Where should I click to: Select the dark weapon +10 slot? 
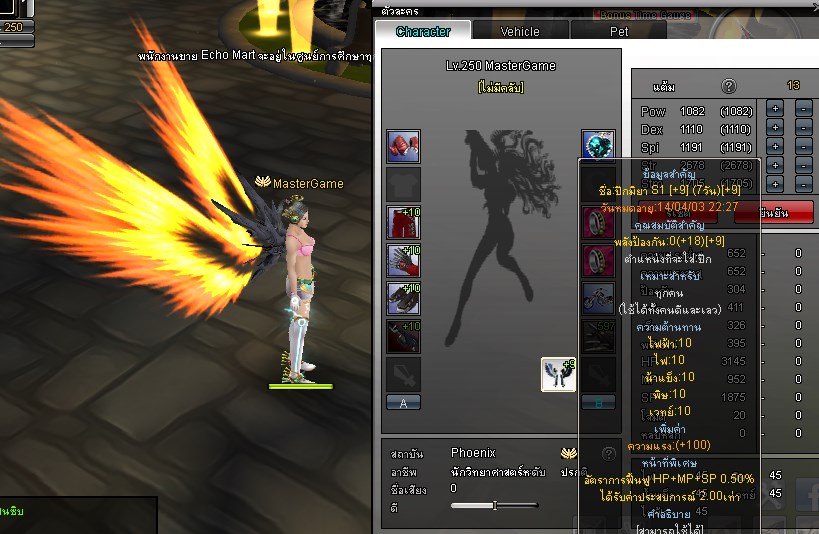coord(403,336)
